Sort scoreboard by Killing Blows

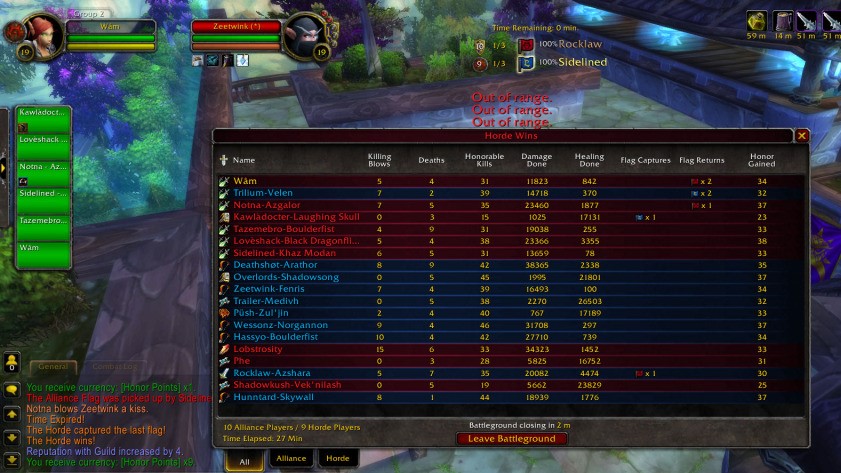pyautogui.click(x=379, y=160)
